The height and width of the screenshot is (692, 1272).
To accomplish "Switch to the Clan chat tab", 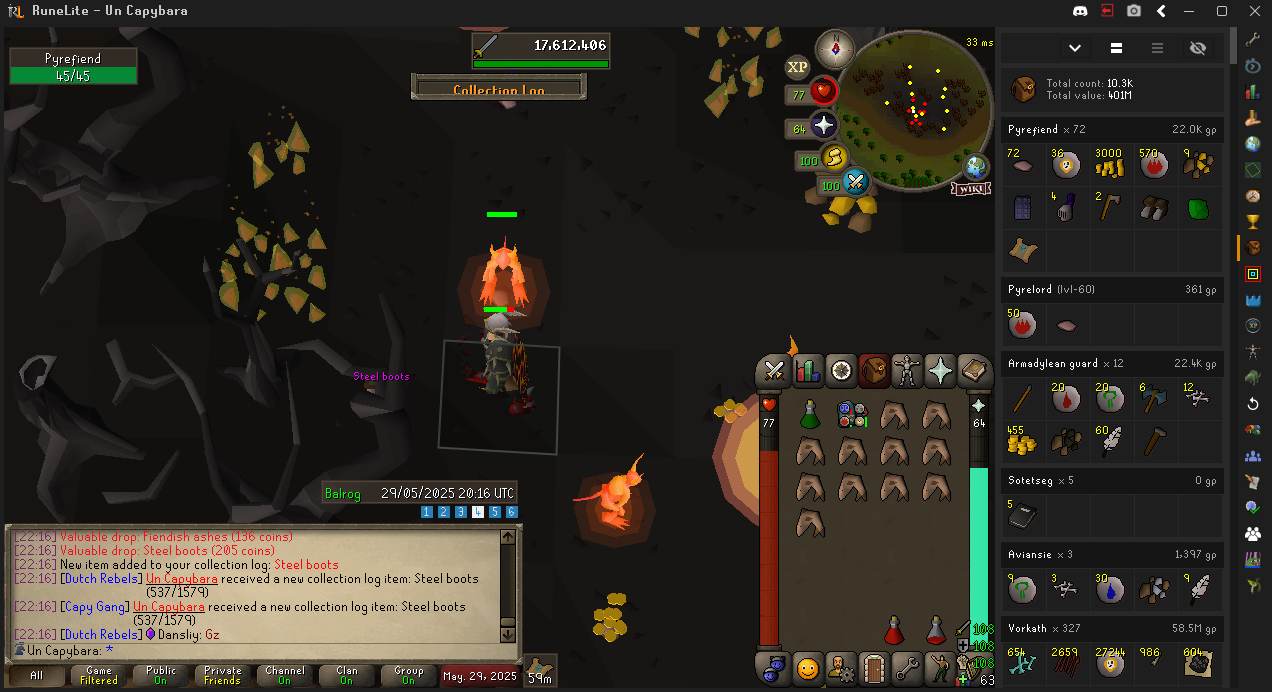I will [346, 676].
